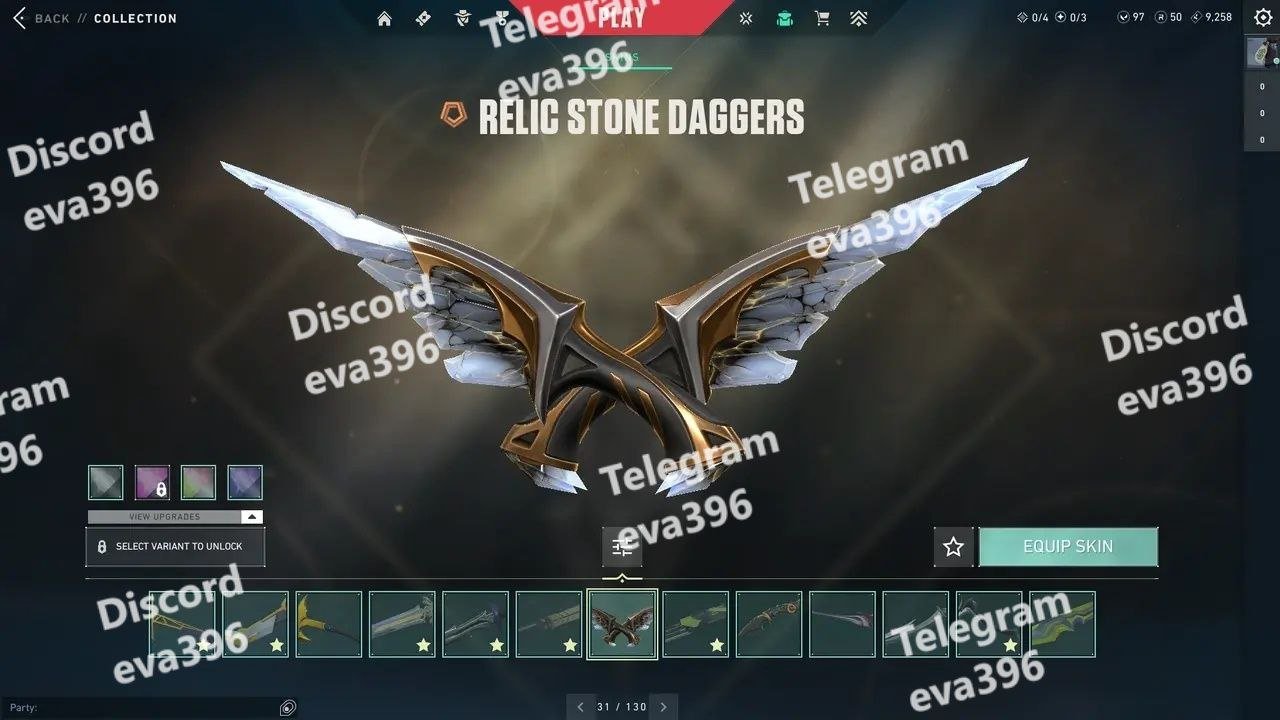This screenshot has height=720, width=1280.
Task: Go to the next skin page arrow
Action: click(663, 707)
